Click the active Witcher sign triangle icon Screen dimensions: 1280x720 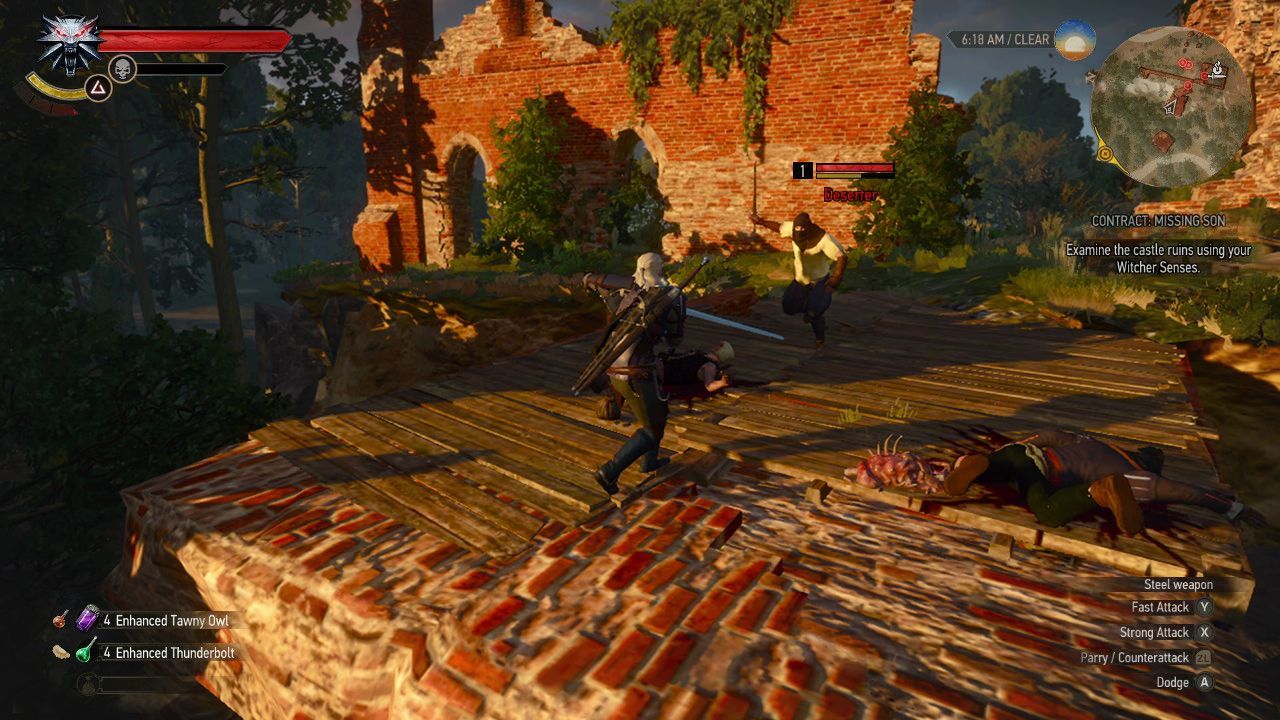(97, 86)
